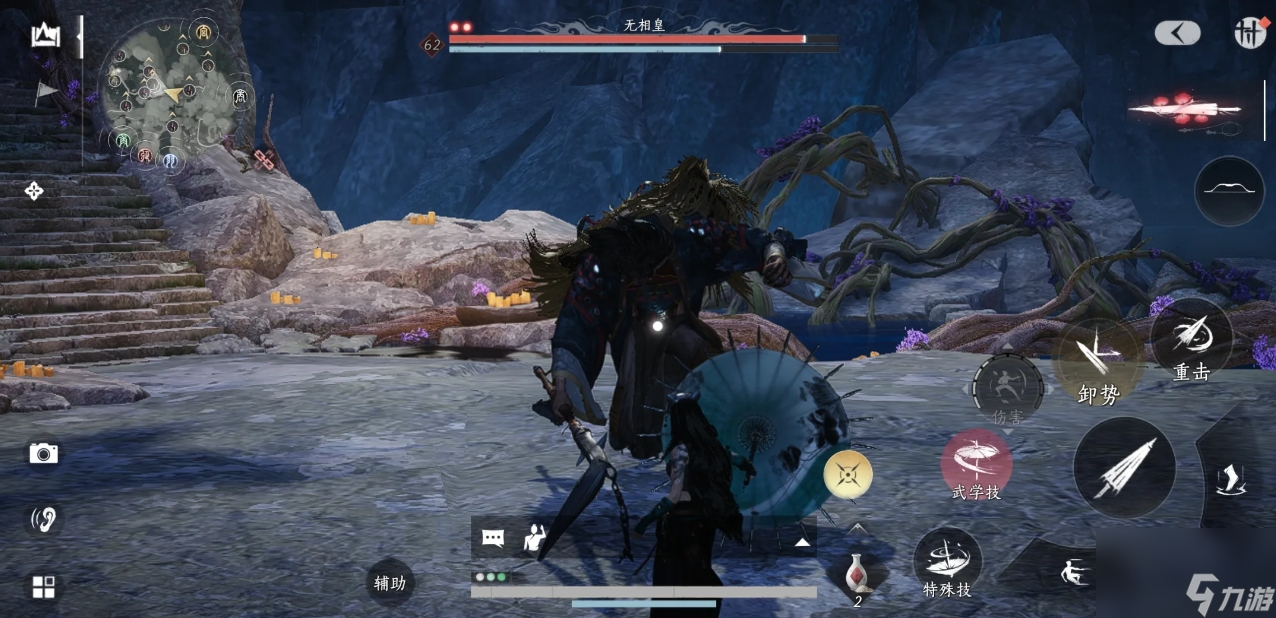Select the flag marker icon

(46, 92)
